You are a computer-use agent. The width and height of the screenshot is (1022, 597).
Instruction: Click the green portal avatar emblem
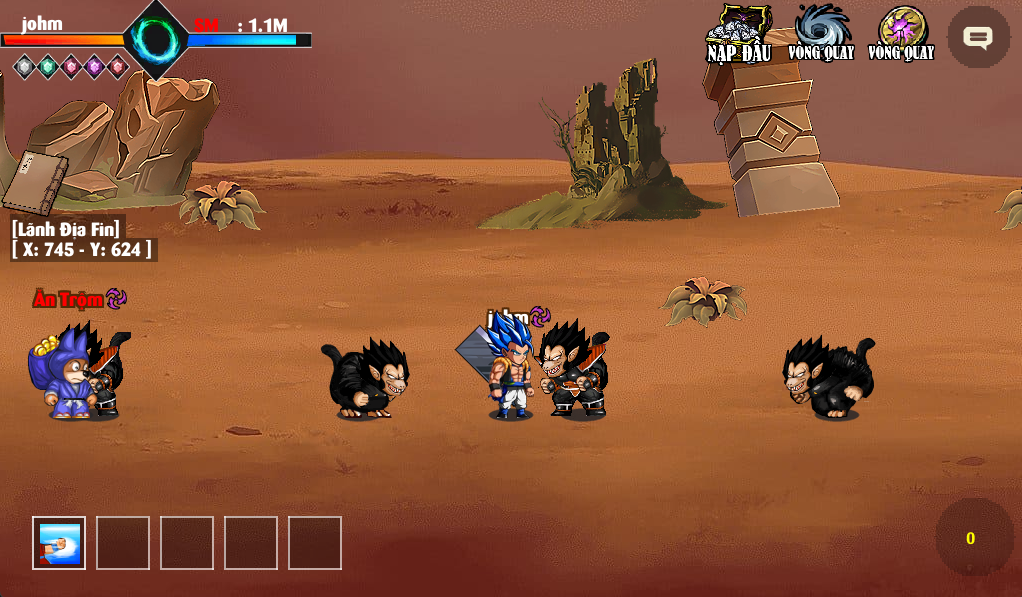[x=156, y=39]
